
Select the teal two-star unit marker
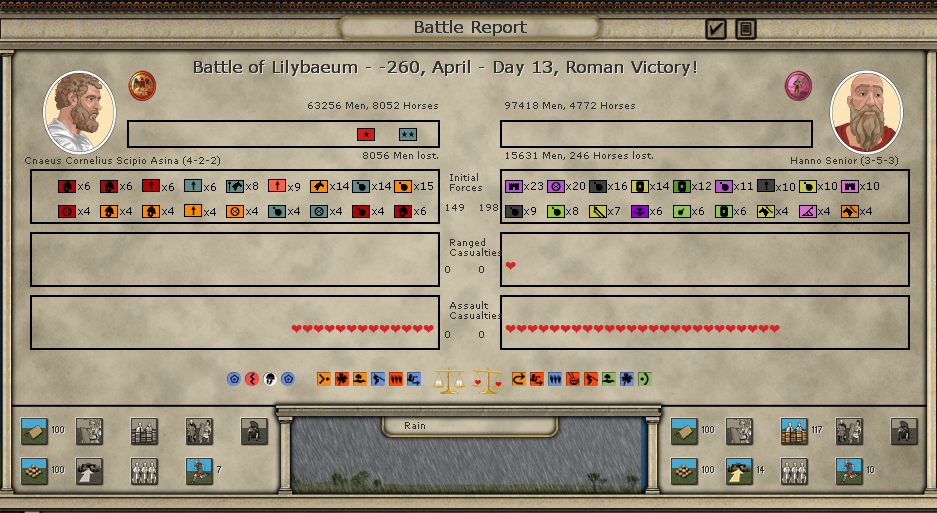tap(407, 134)
